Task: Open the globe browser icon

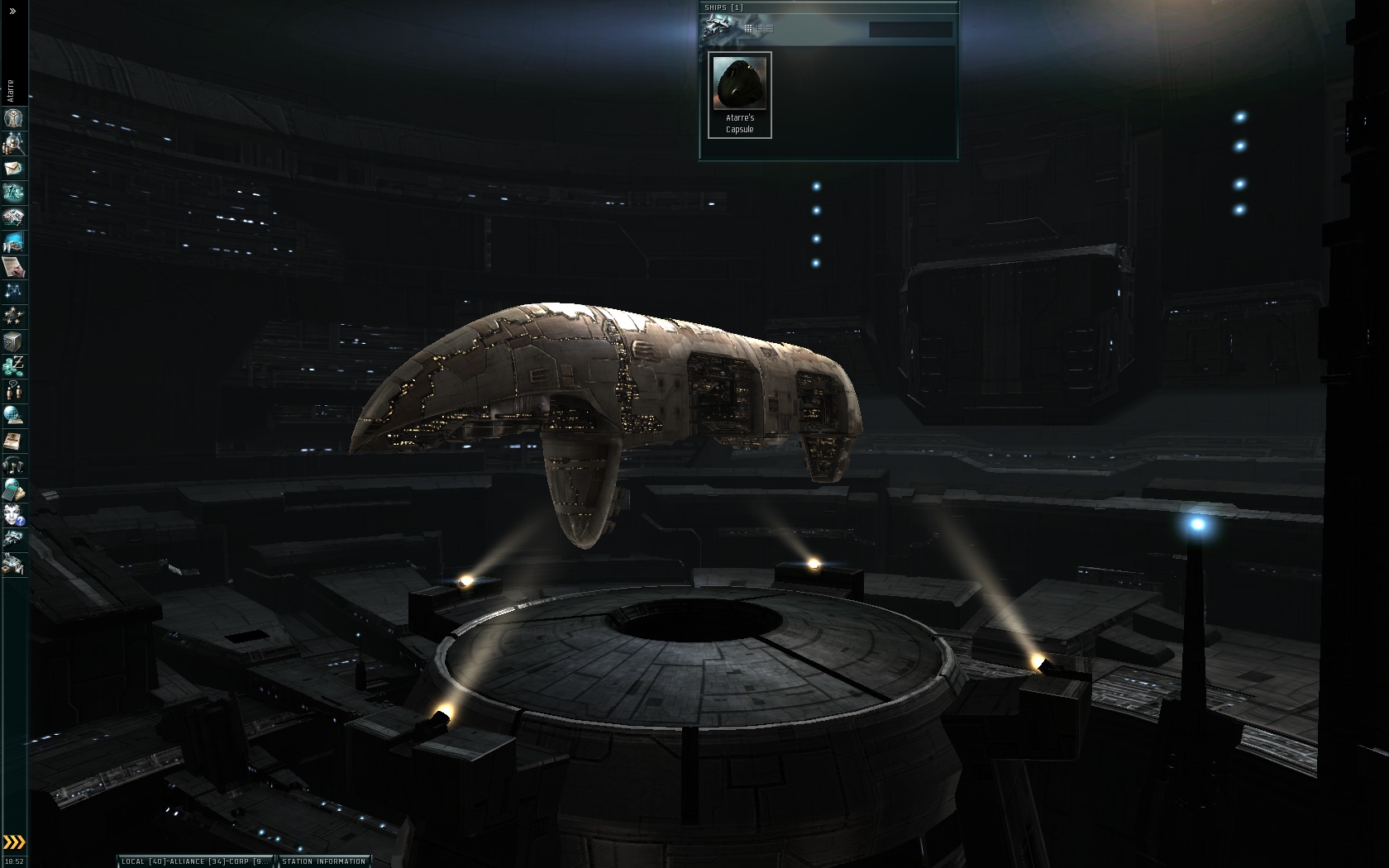Action: [13, 415]
